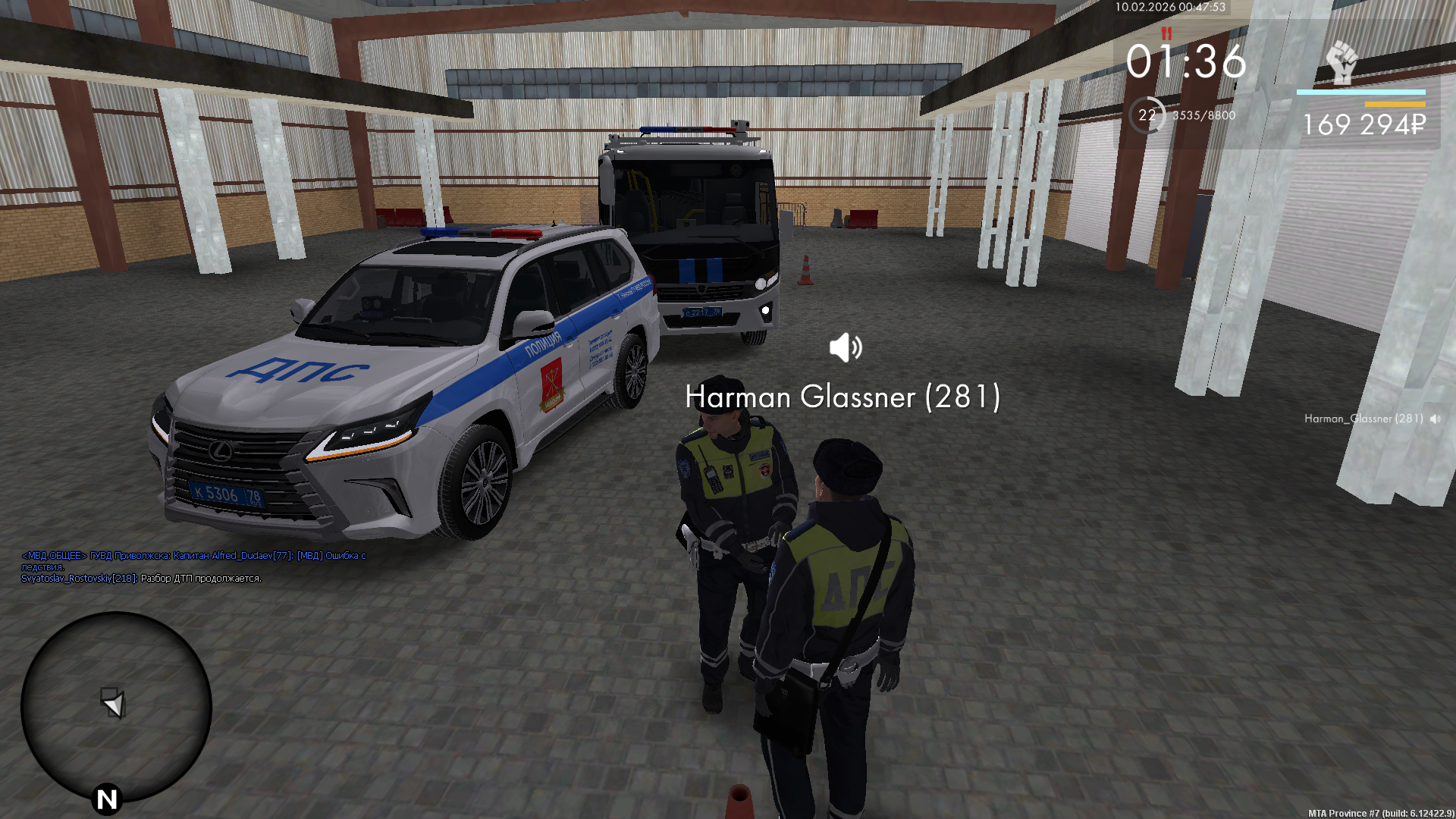Click the north compass marker on minimap
This screenshot has height=819, width=1456.
pos(107,799)
